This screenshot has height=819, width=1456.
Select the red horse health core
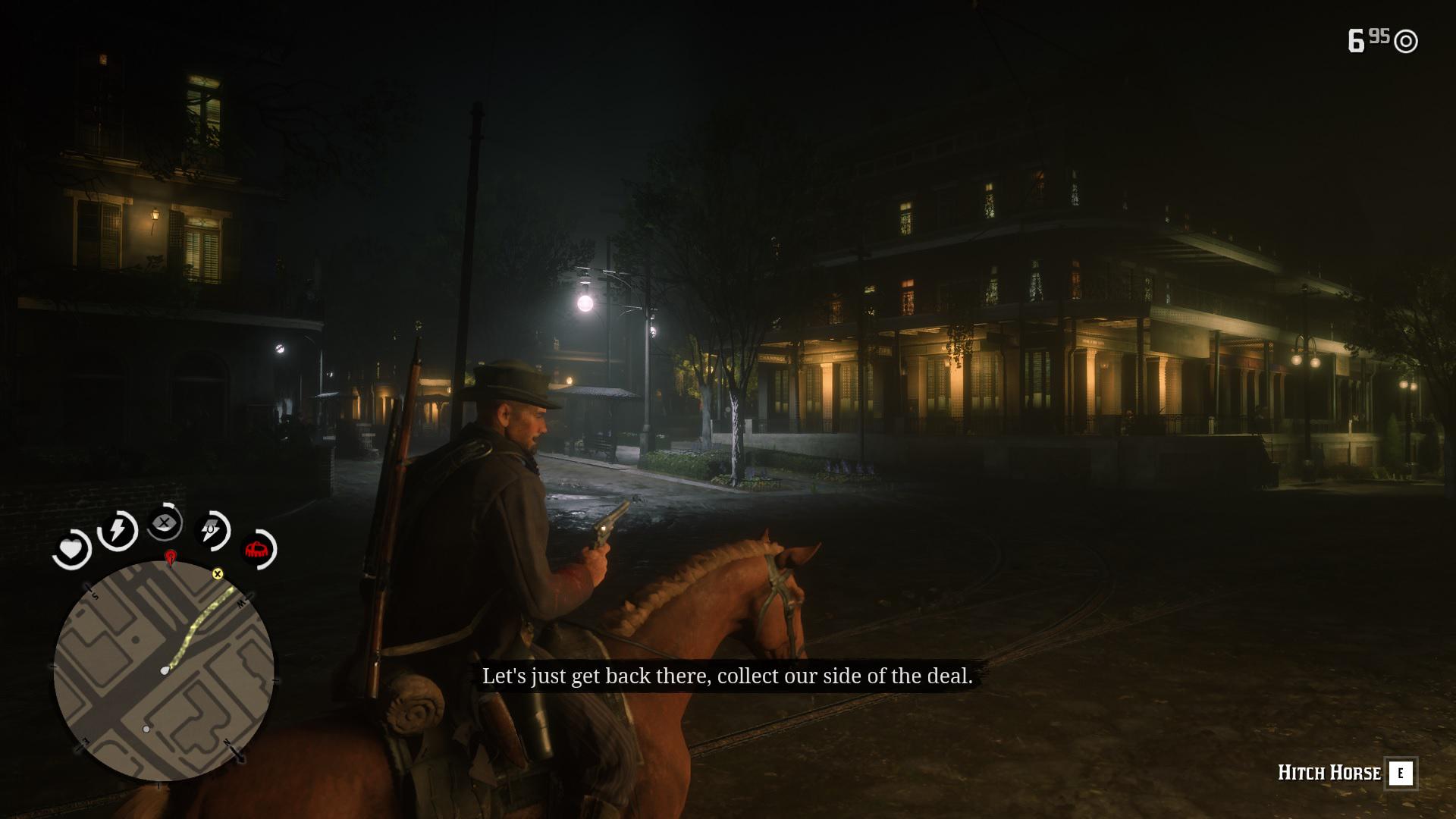point(258,548)
